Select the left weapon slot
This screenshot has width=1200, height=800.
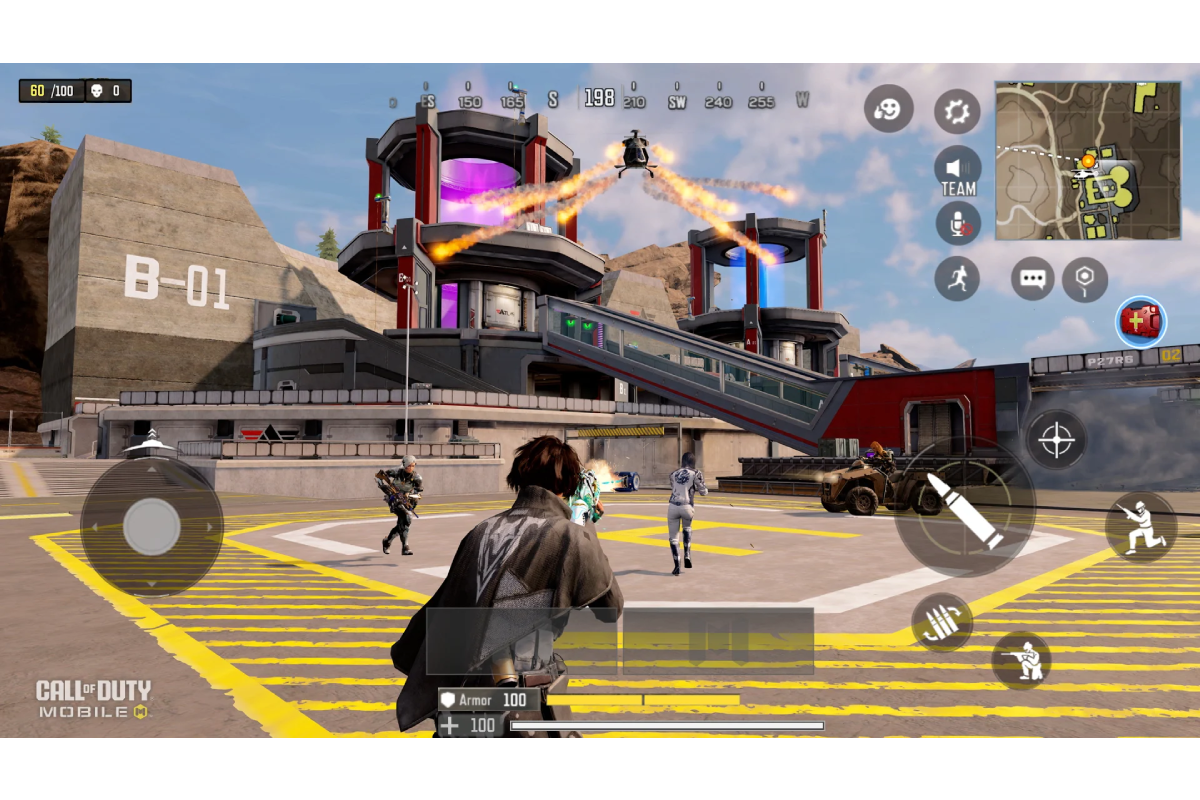[x=522, y=640]
